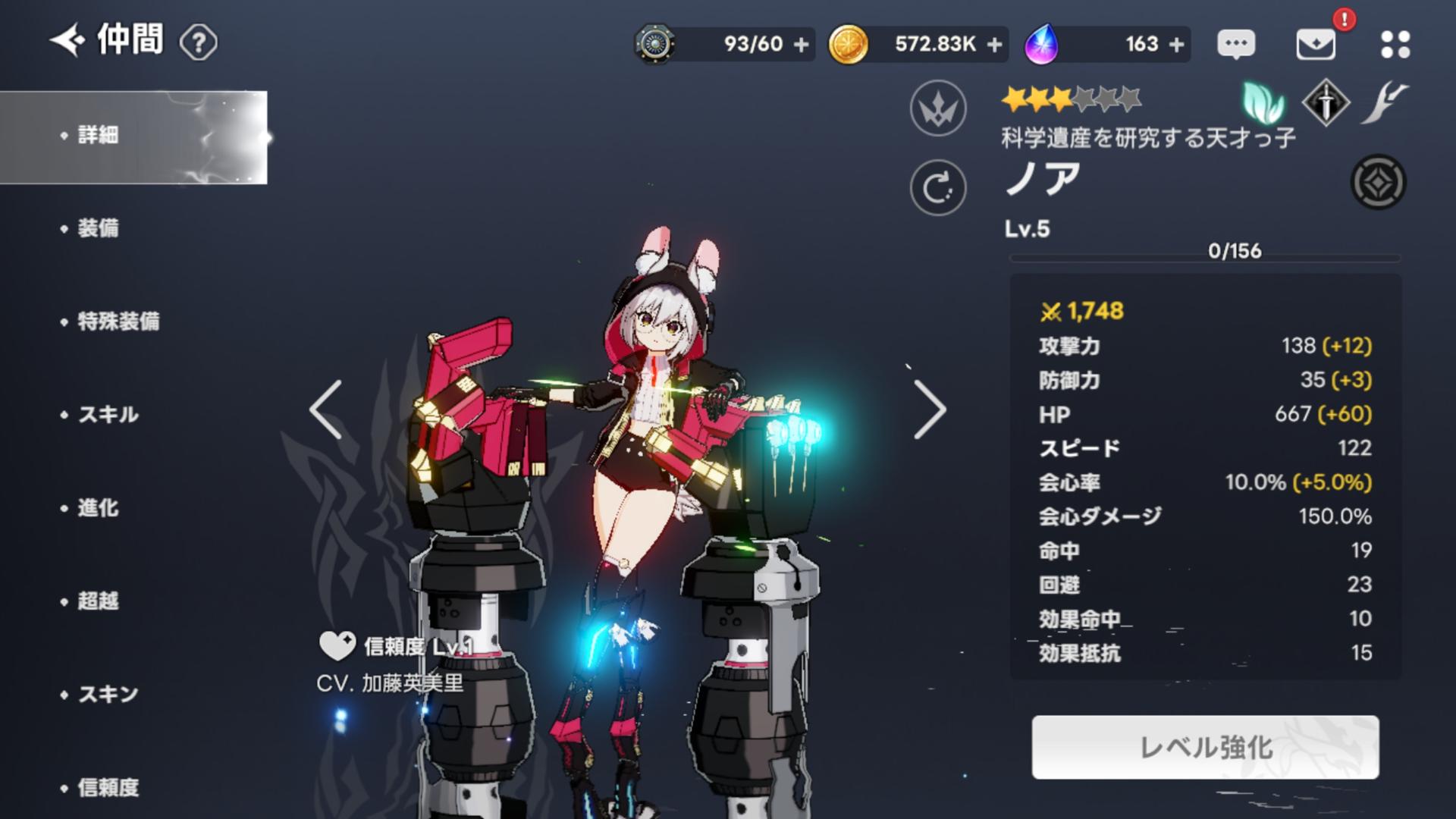
Task: Open the 装備 equipment tab
Action: click(x=99, y=228)
